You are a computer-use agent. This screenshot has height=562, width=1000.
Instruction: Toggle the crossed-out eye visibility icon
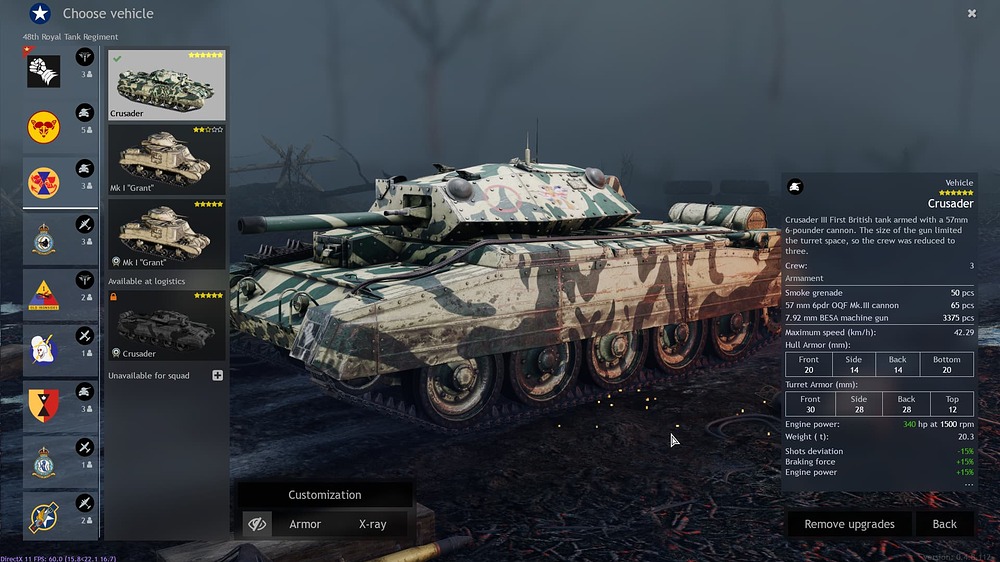tap(257, 524)
